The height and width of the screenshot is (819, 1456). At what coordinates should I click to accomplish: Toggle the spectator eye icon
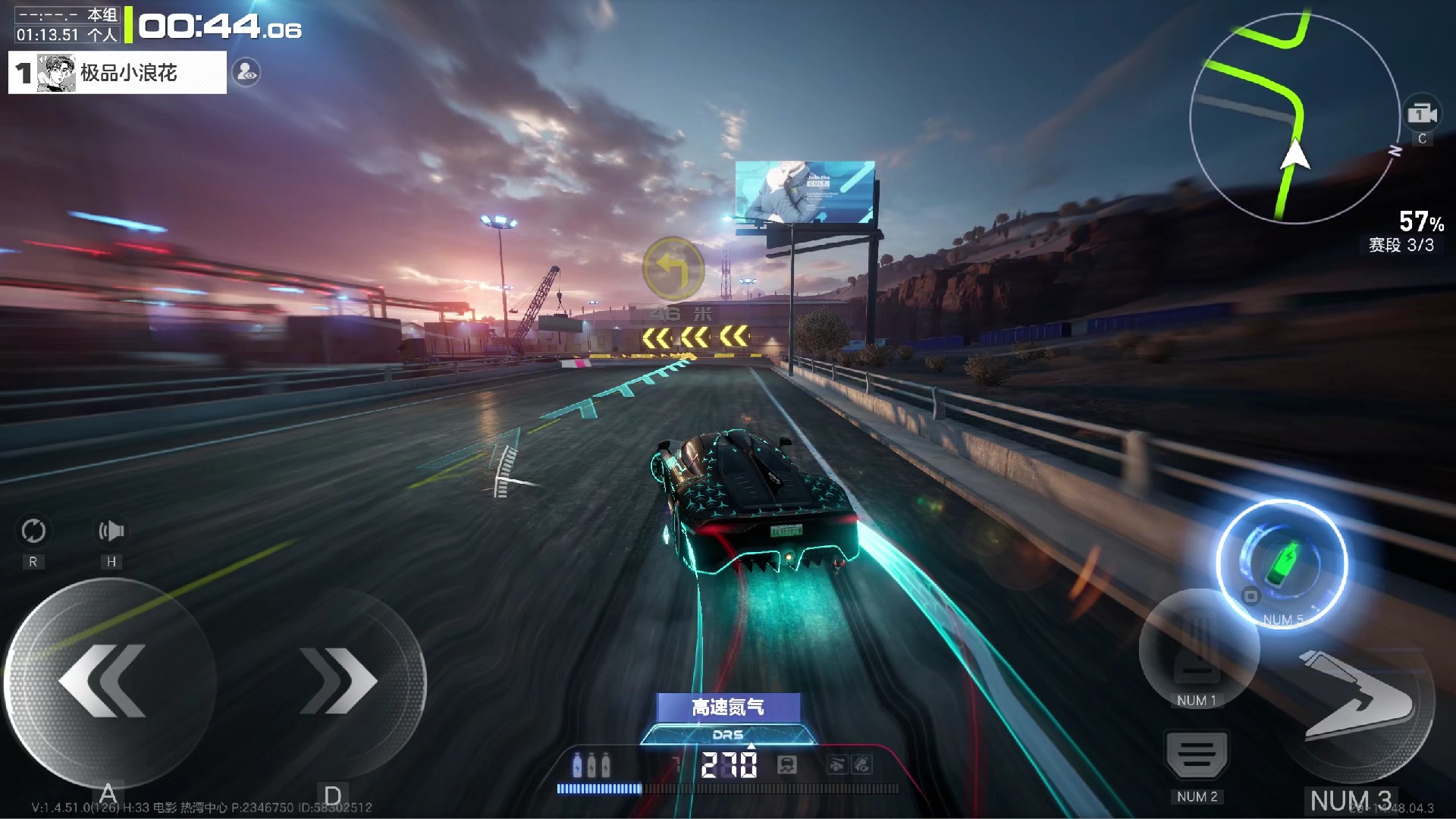click(x=246, y=73)
